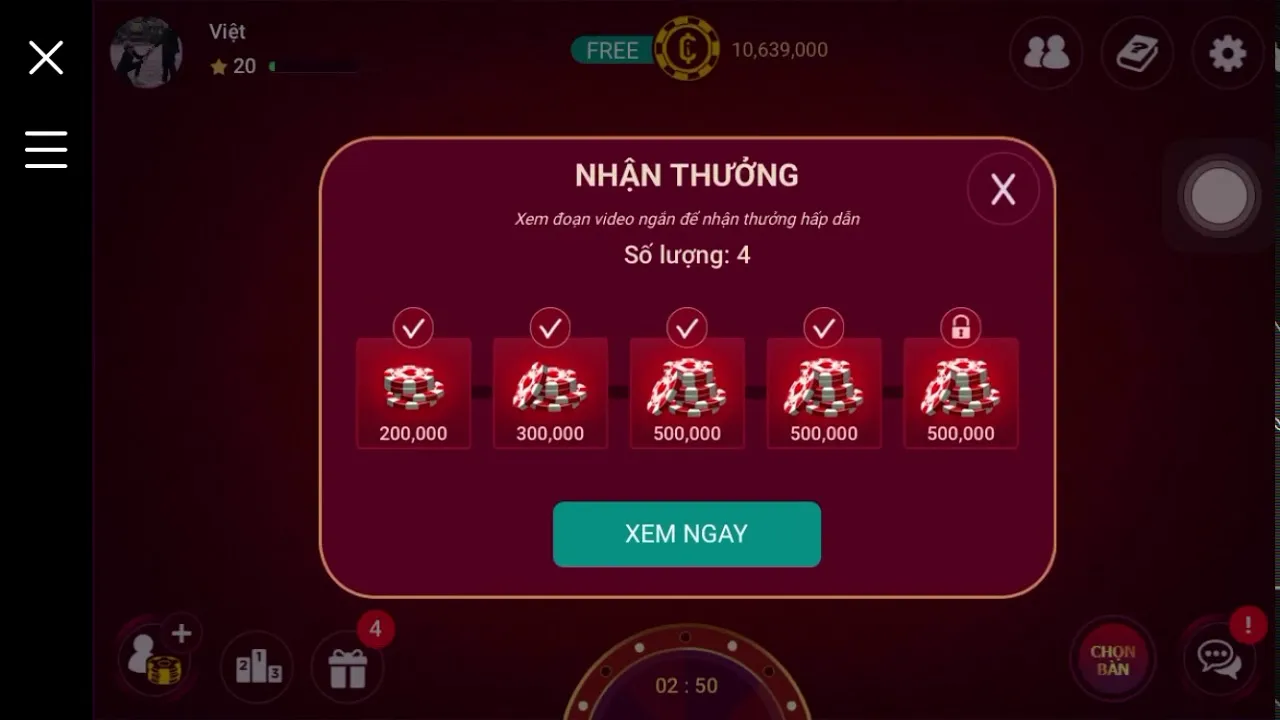This screenshot has height=720, width=1280.
Task: View Việt's player profile avatar
Action: point(146,52)
